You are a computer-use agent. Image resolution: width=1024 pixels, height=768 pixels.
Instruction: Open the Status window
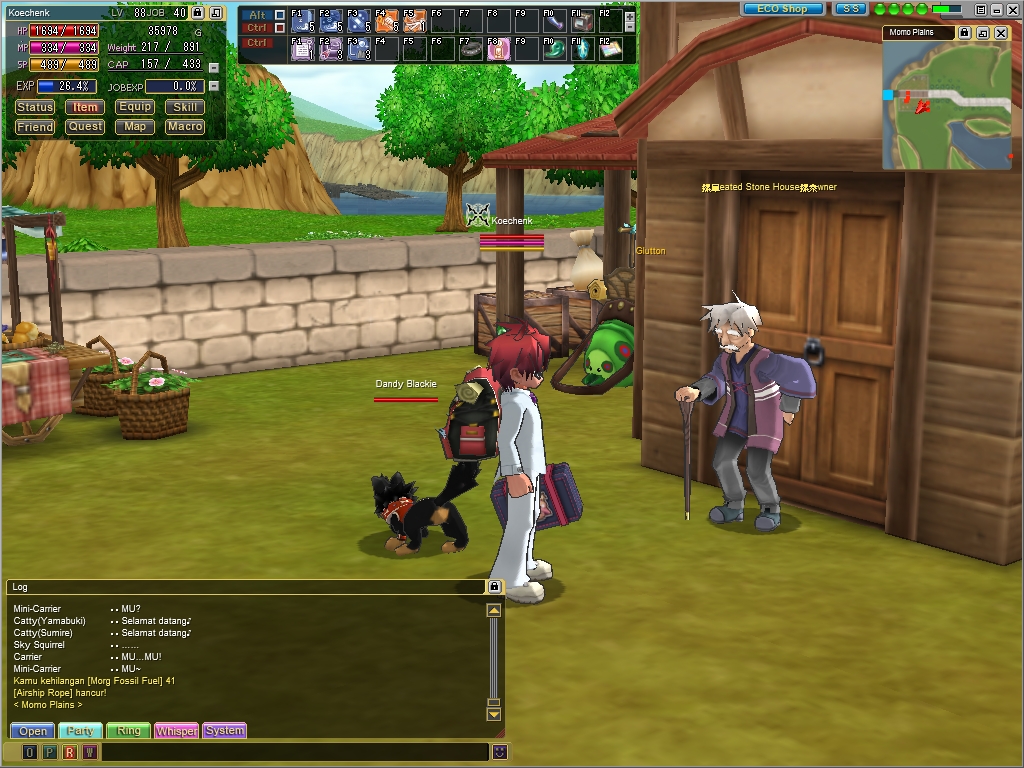point(35,107)
